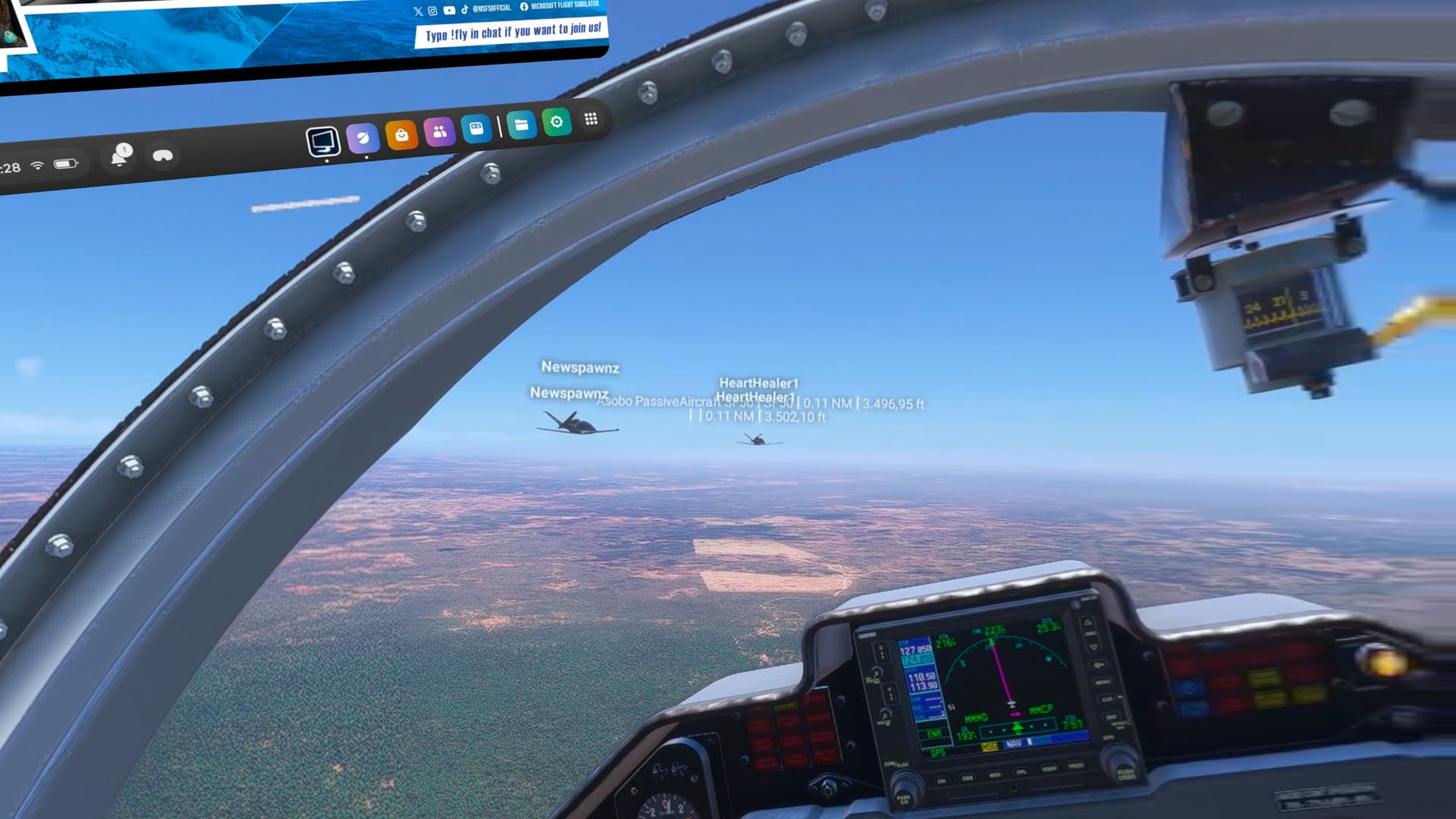Open the Garmin MENU page

pos(1103,682)
